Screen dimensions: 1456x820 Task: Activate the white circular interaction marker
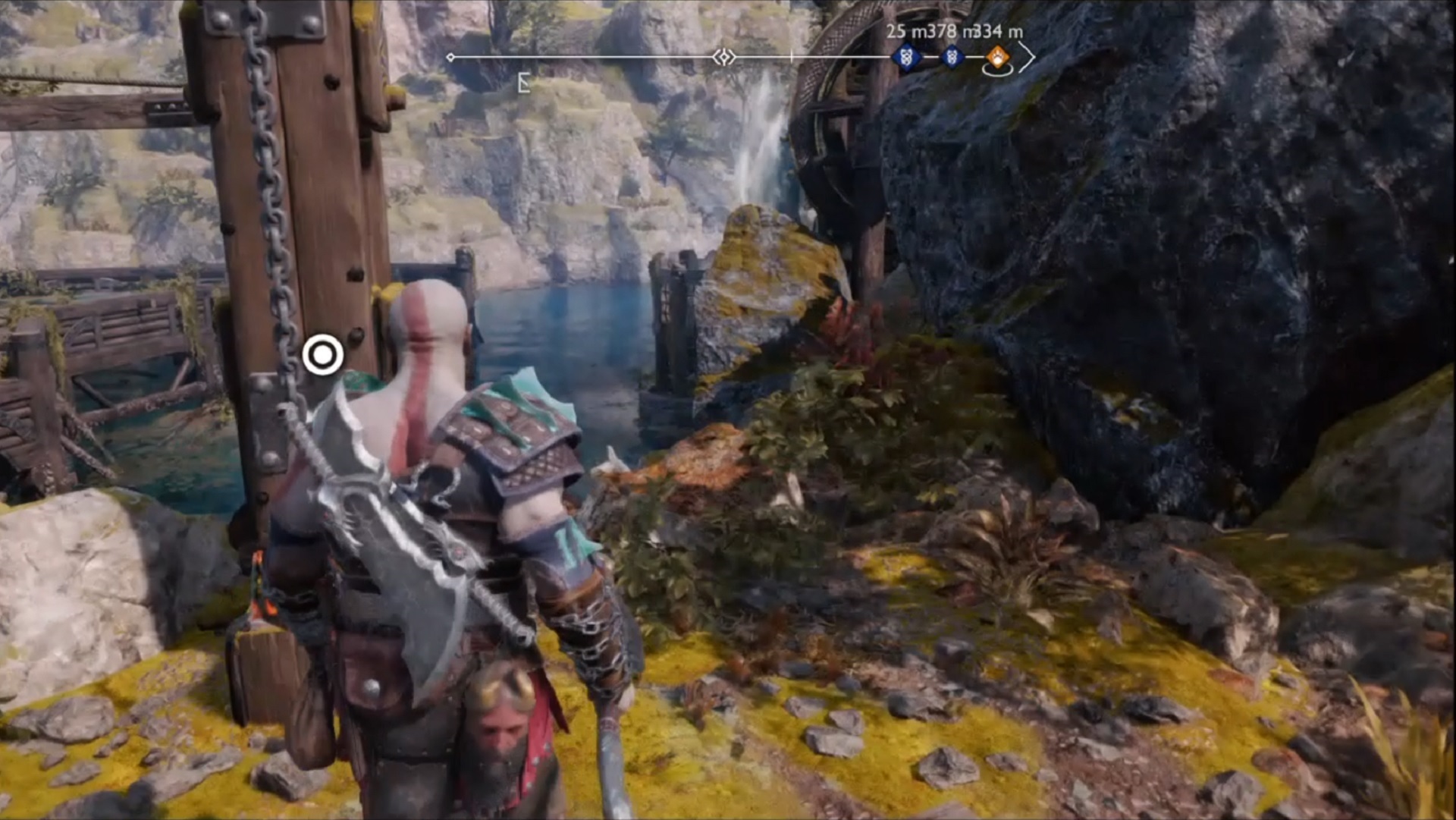click(323, 354)
